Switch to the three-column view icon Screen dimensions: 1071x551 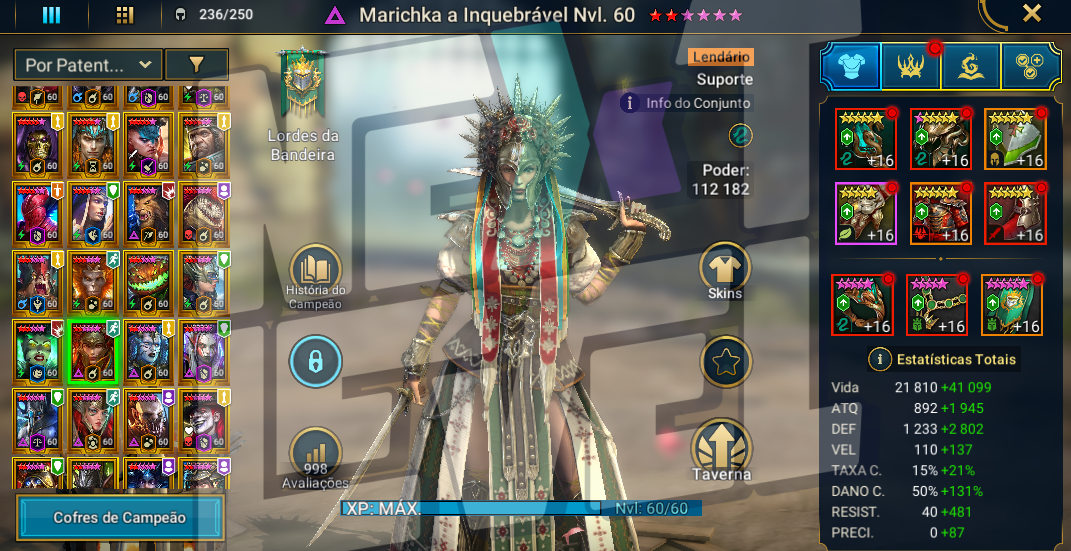[x=51, y=15]
